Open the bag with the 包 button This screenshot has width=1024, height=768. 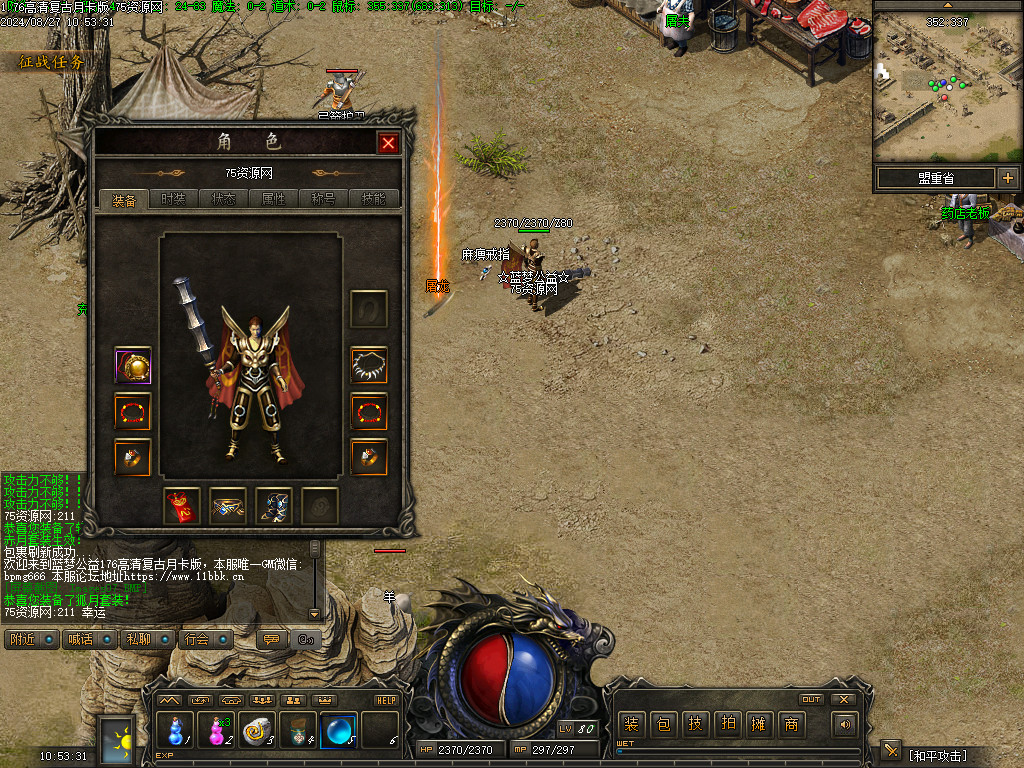tap(663, 724)
